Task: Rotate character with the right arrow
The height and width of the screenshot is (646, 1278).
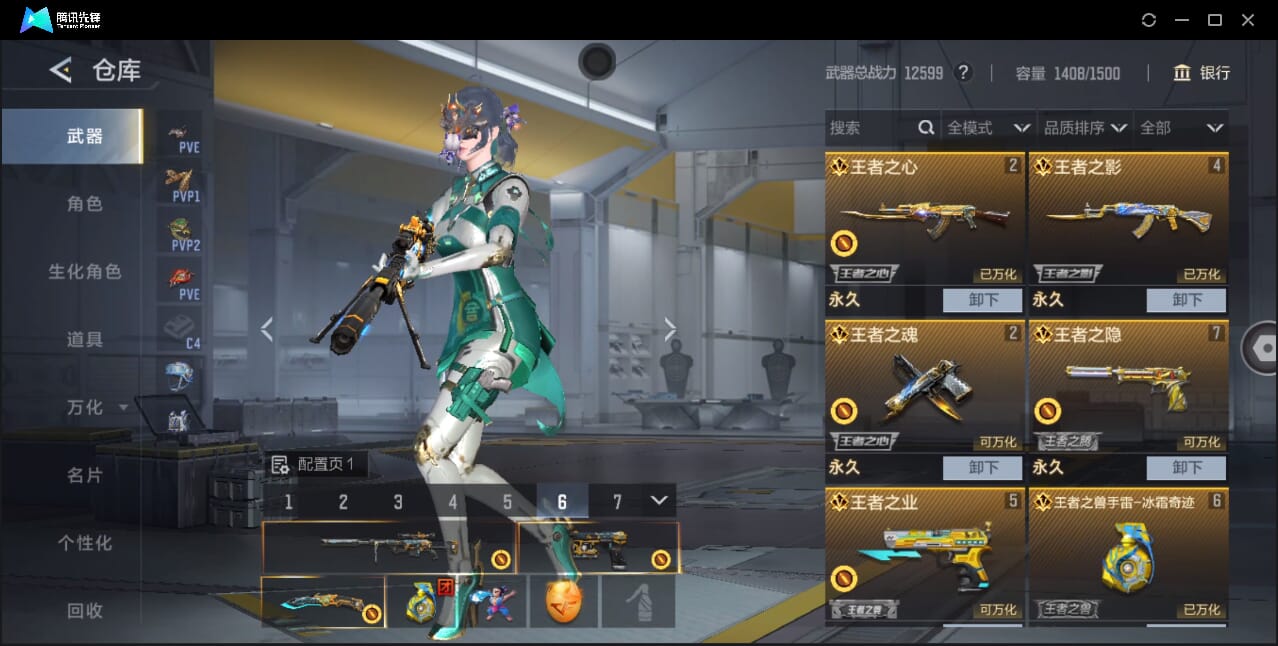Action: pos(670,329)
